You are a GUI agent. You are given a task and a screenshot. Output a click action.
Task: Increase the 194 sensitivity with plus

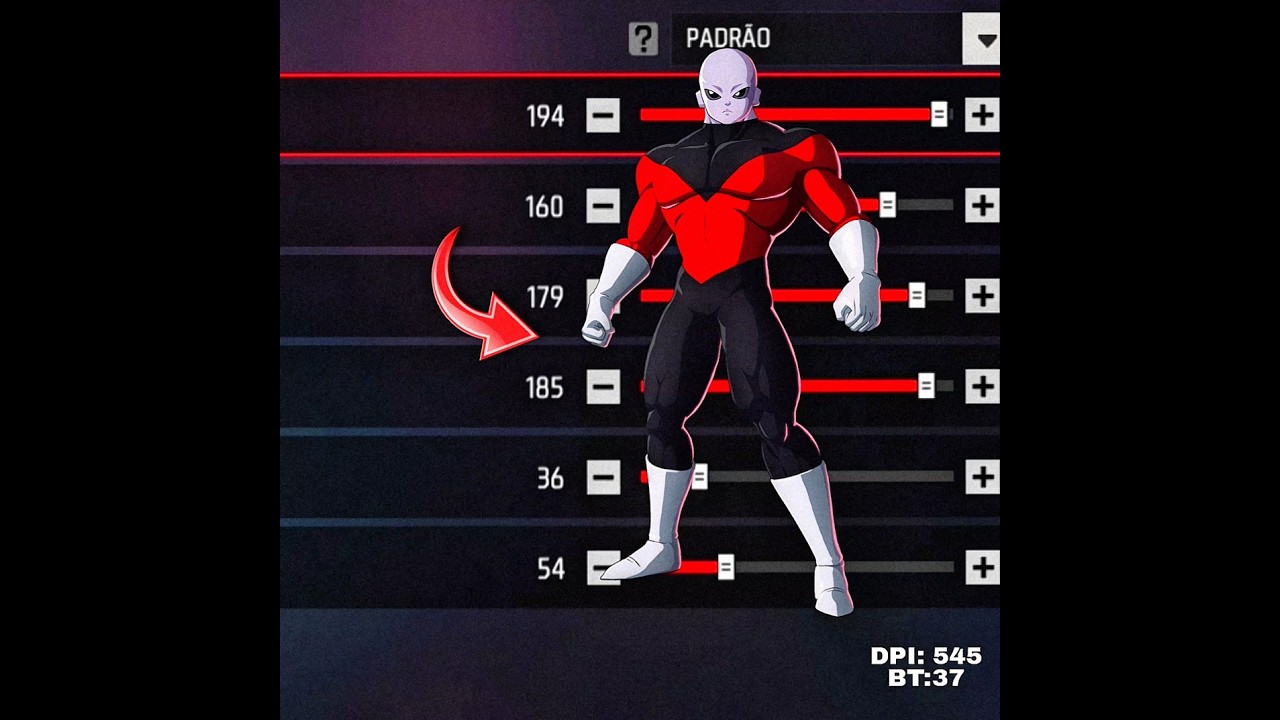pyautogui.click(x=982, y=115)
